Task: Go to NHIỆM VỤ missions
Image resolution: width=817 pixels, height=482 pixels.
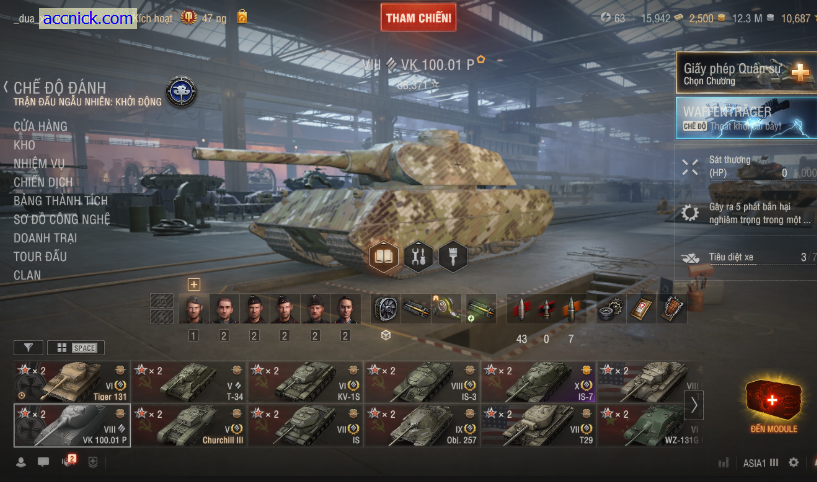Action: point(39,164)
